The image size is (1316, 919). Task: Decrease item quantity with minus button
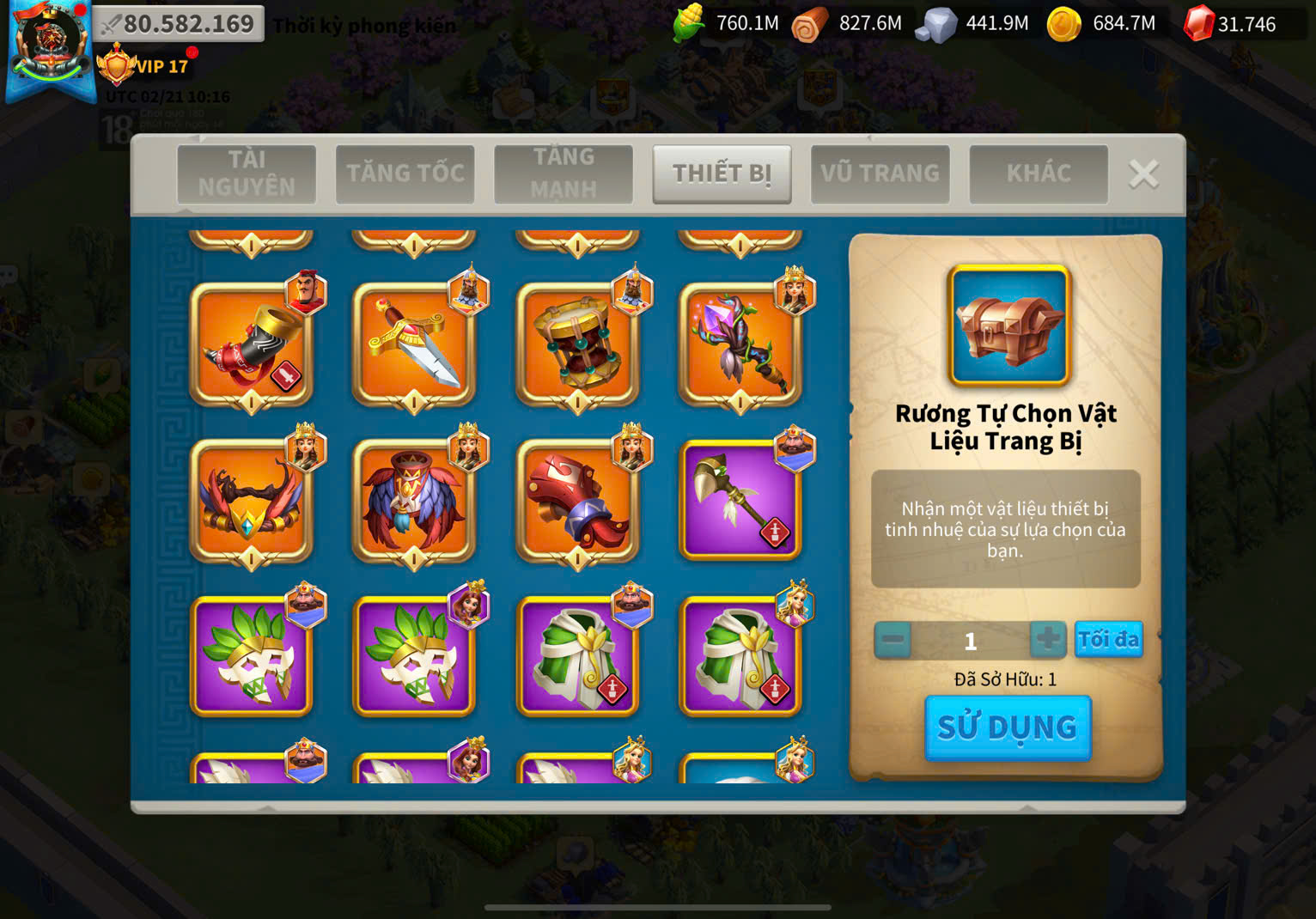click(x=893, y=640)
